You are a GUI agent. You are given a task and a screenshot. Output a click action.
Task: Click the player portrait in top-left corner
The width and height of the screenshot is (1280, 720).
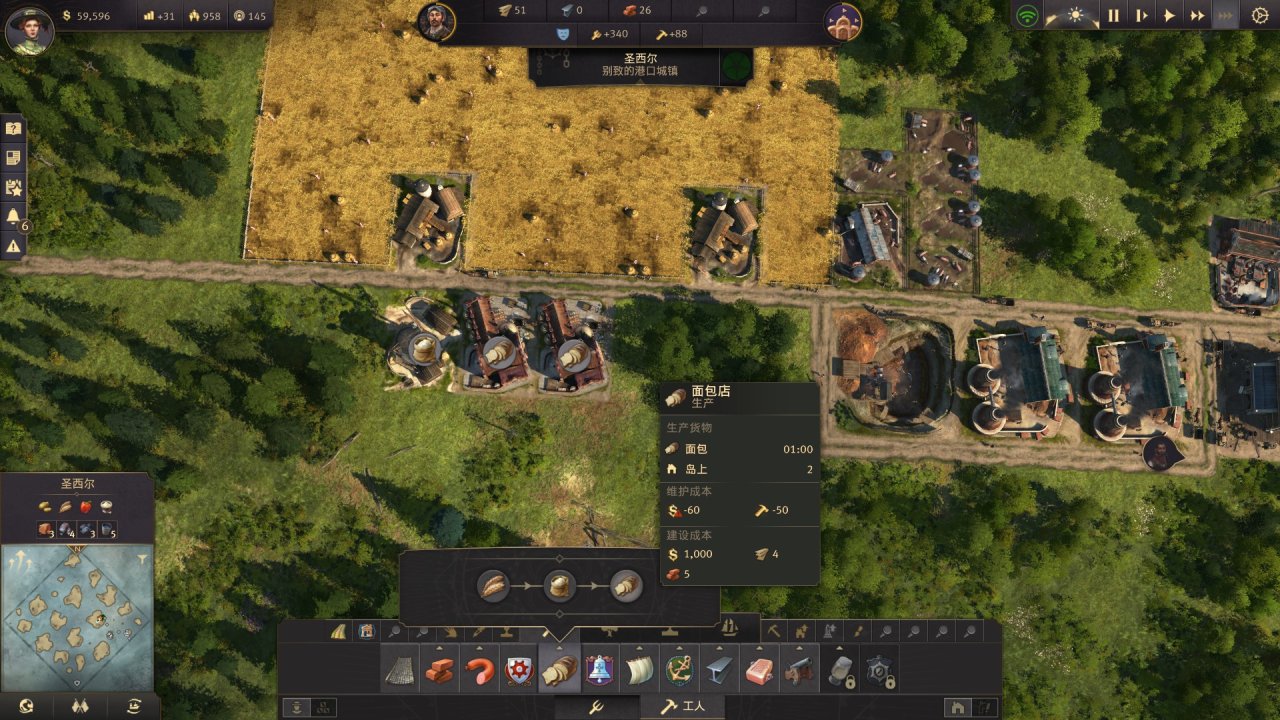pyautogui.click(x=28, y=28)
